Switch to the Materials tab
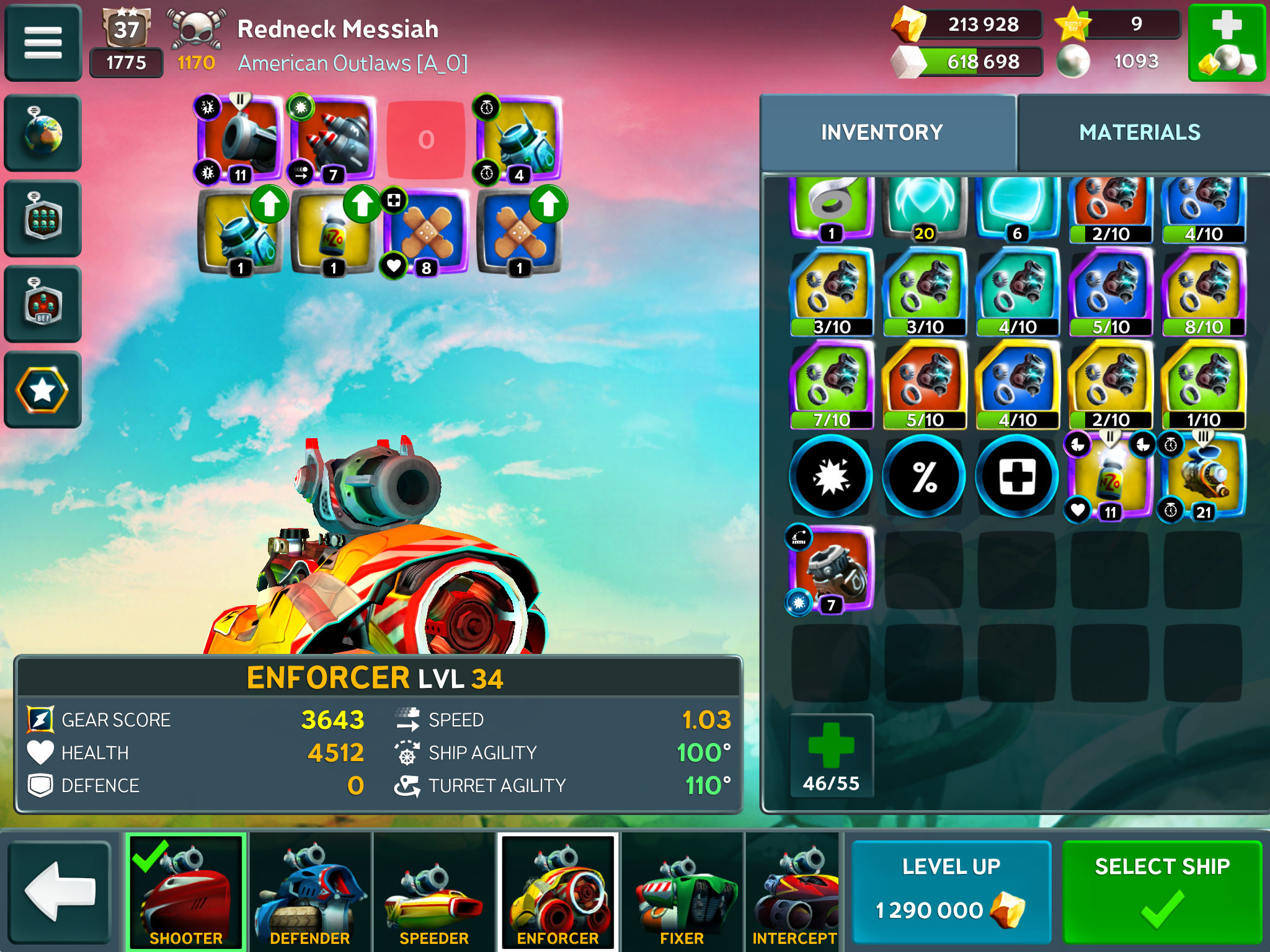The width and height of the screenshot is (1270, 952). [x=1140, y=133]
